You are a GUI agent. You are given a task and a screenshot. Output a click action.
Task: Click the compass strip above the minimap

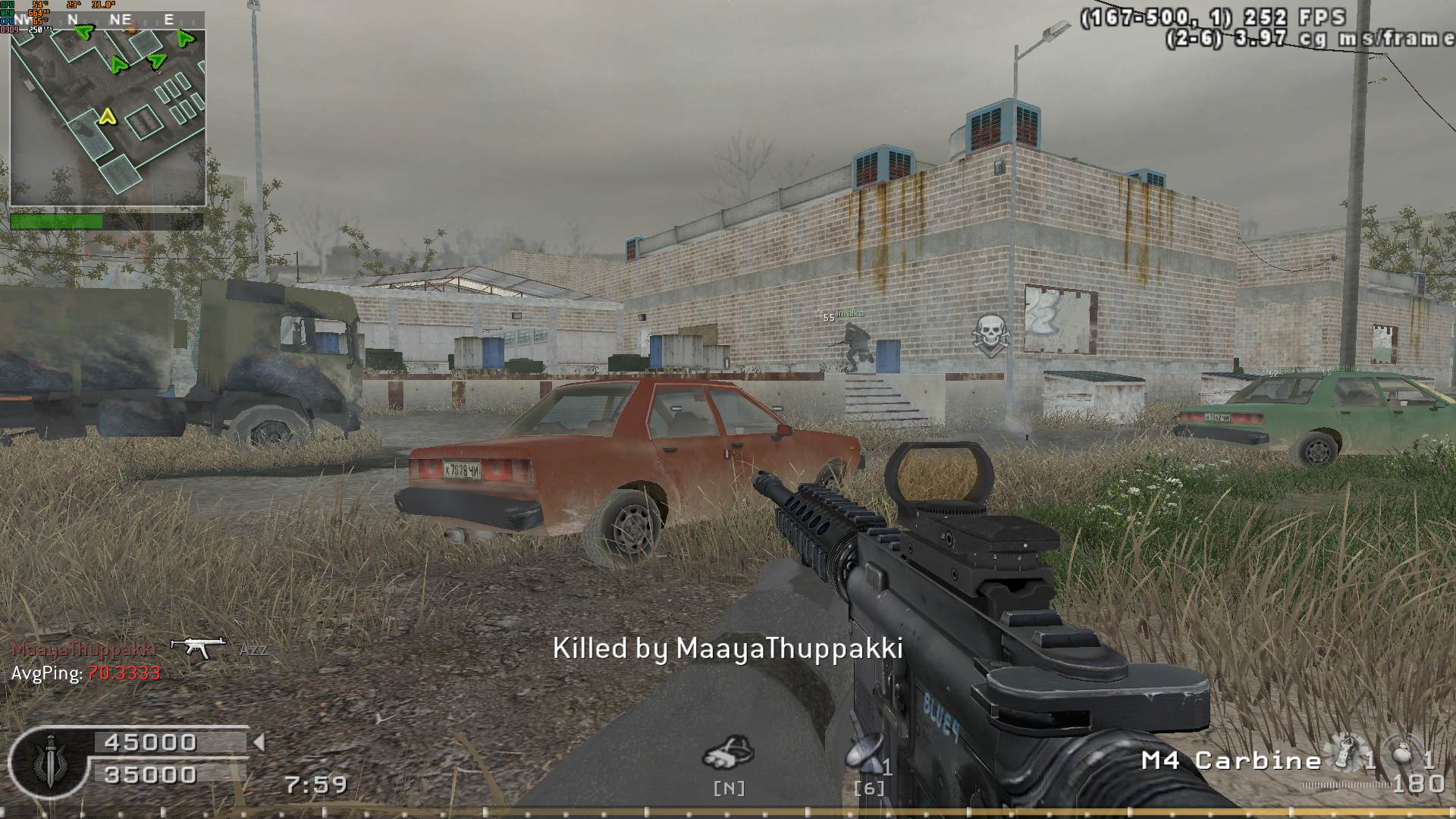coord(108,20)
